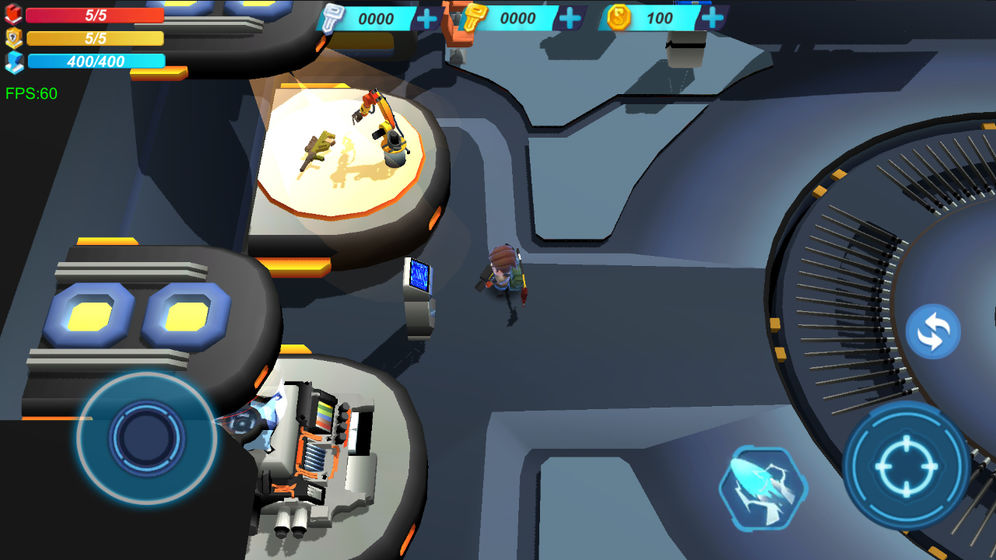Add more gold keys with plus button
Image resolution: width=996 pixels, height=560 pixels.
[x=570, y=18]
